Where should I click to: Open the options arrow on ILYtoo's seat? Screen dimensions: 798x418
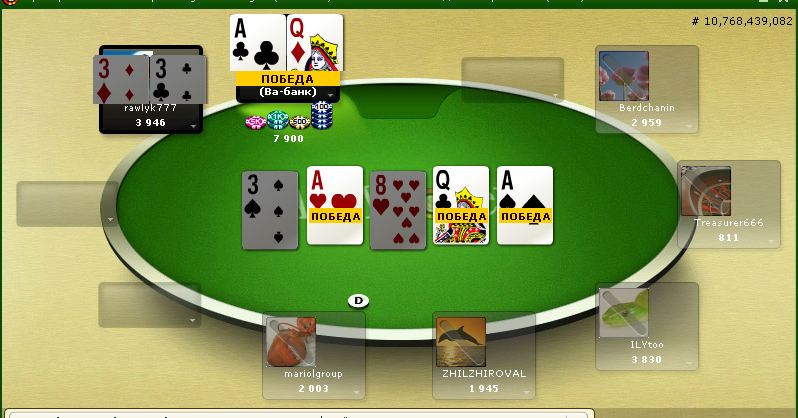(x=690, y=364)
